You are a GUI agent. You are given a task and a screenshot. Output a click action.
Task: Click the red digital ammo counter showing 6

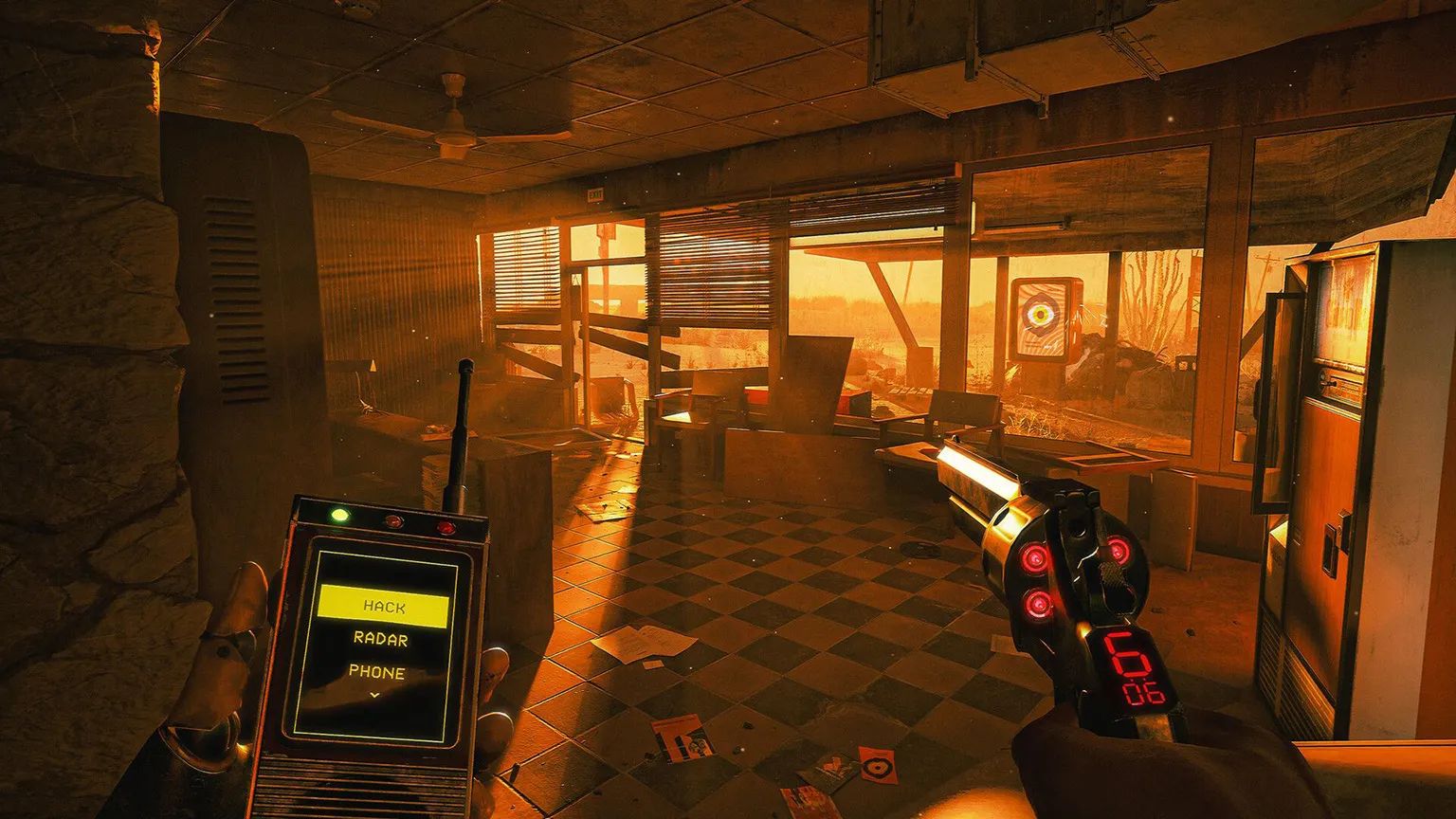coord(1129,654)
